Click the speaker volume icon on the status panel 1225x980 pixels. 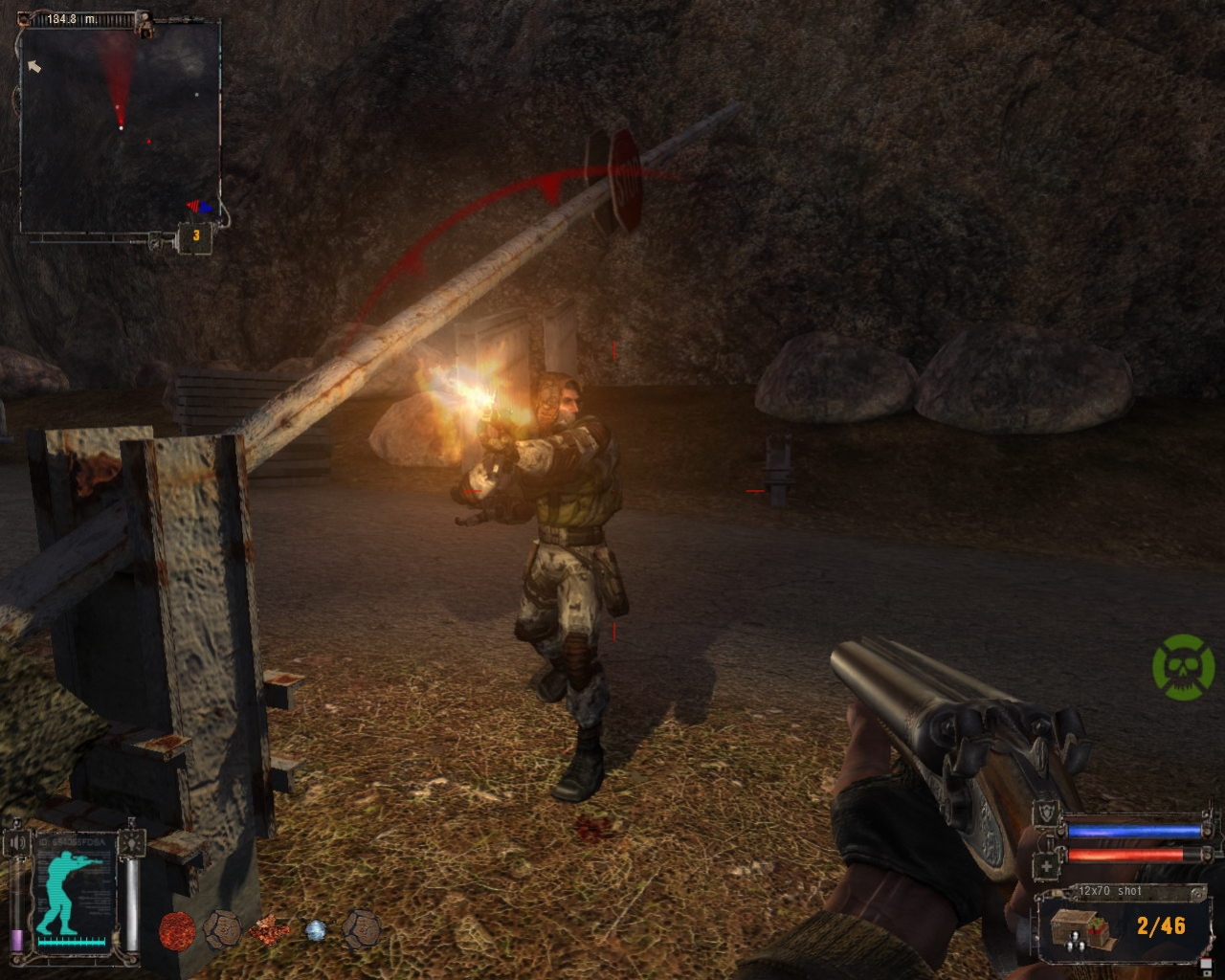(x=18, y=842)
